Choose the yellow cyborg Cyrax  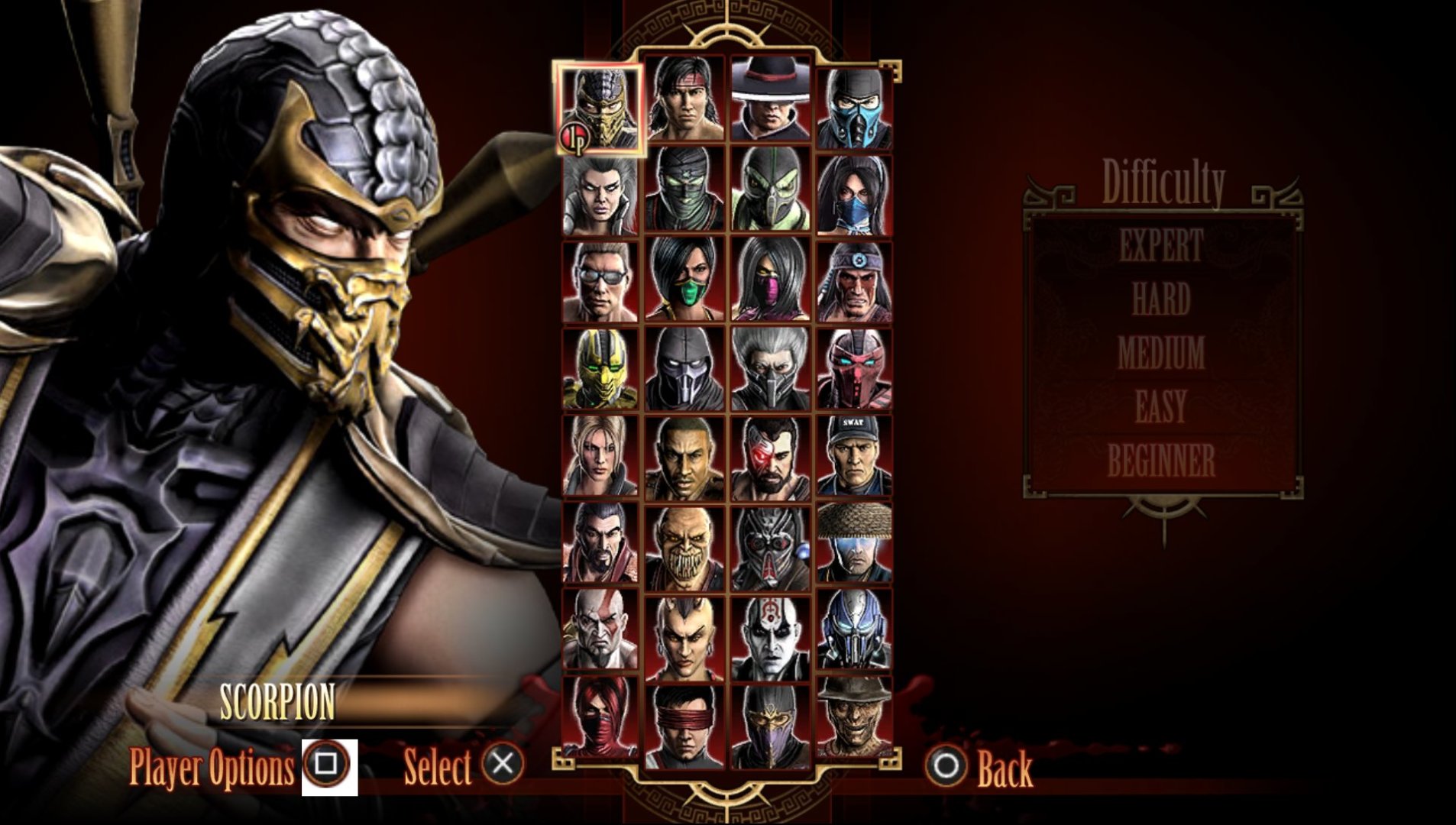point(600,369)
